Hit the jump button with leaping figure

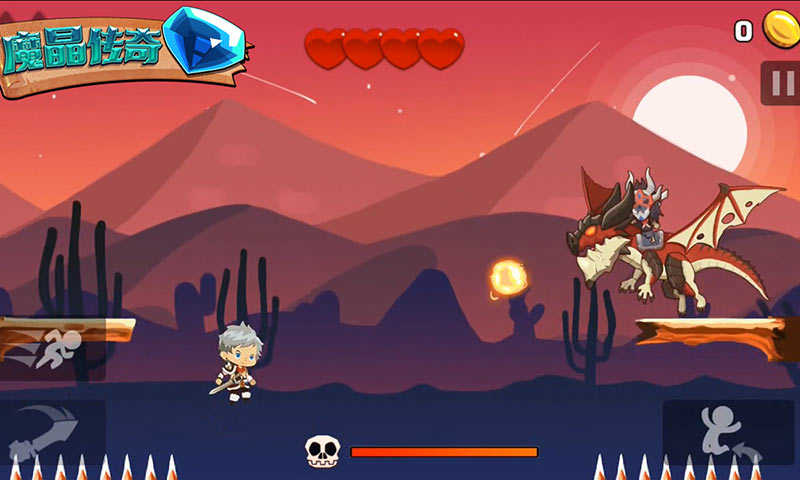pyautogui.click(x=729, y=432)
